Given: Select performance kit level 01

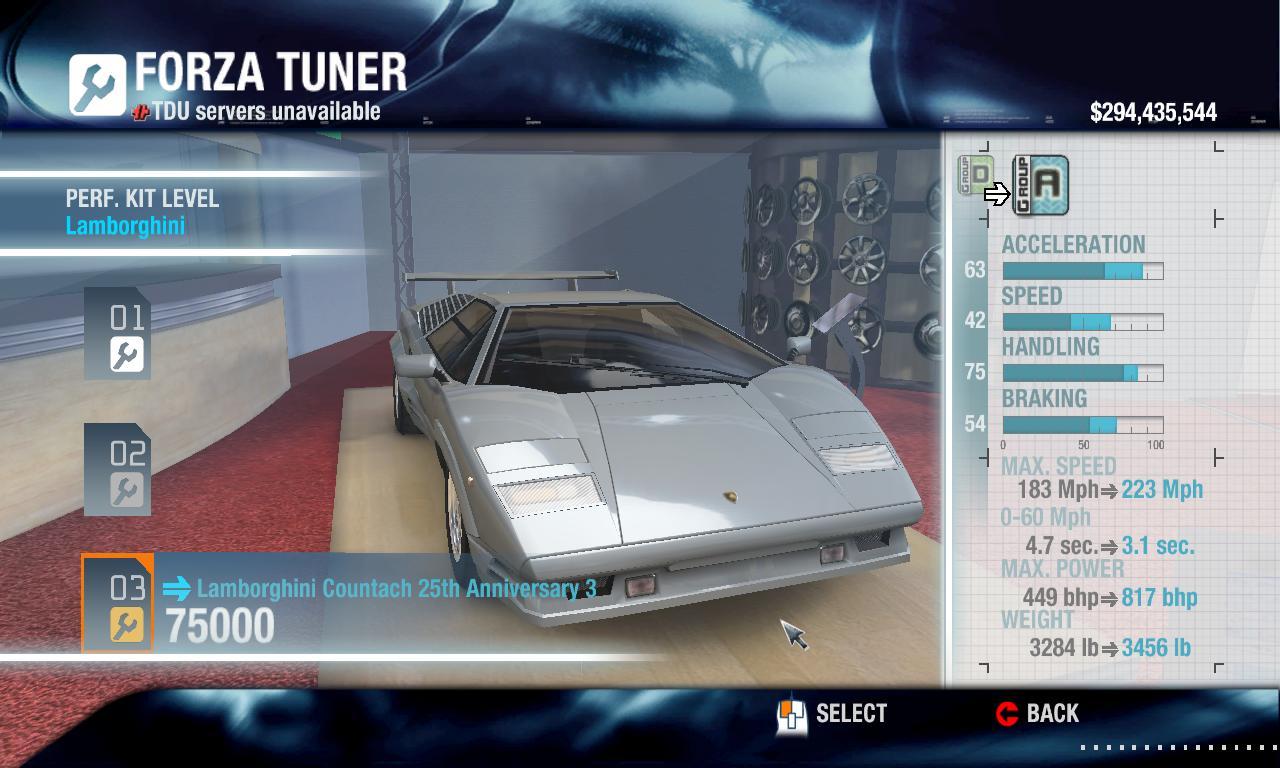Looking at the screenshot, I should tap(118, 334).
